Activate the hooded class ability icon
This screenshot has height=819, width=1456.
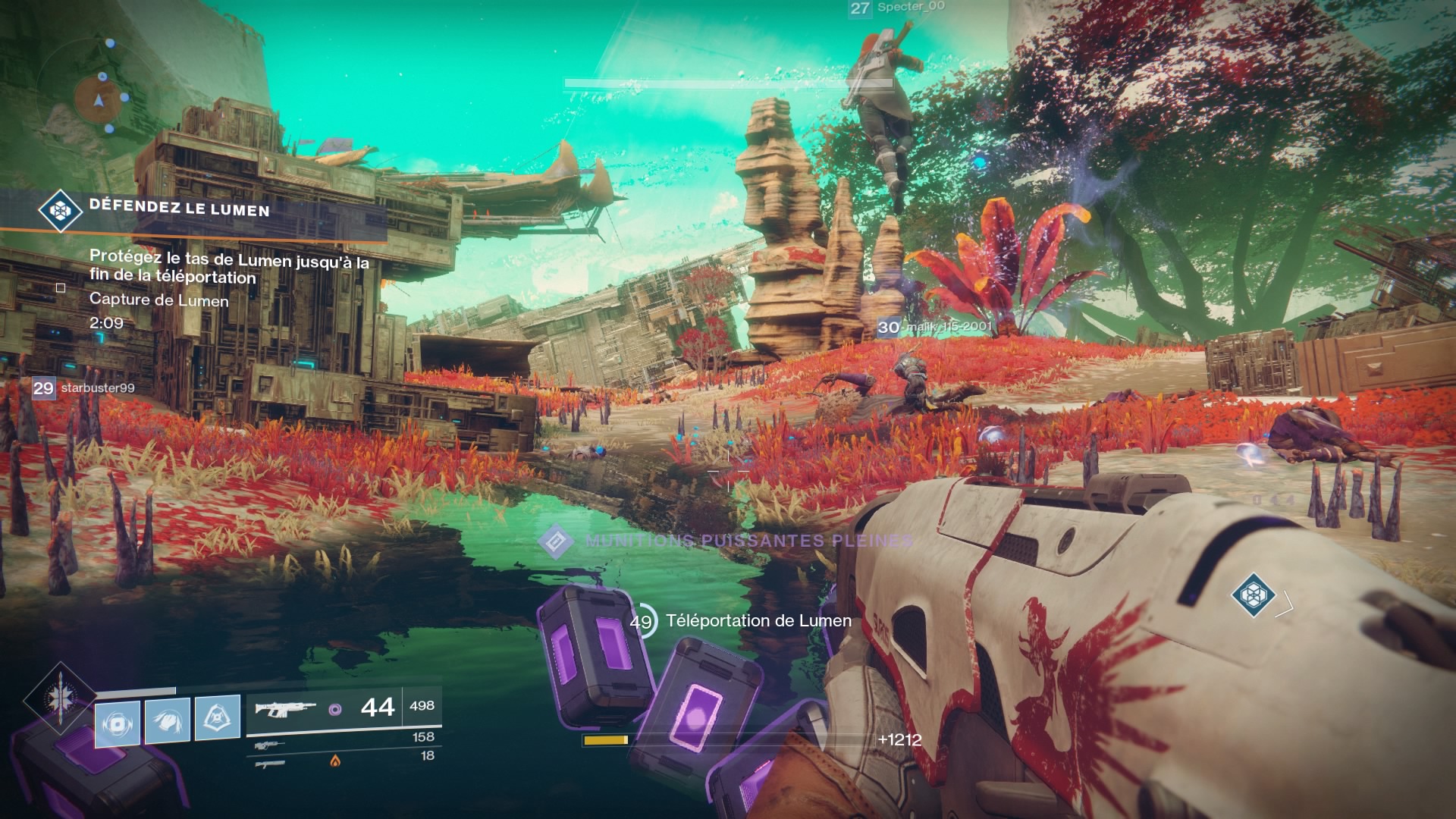coord(218,718)
